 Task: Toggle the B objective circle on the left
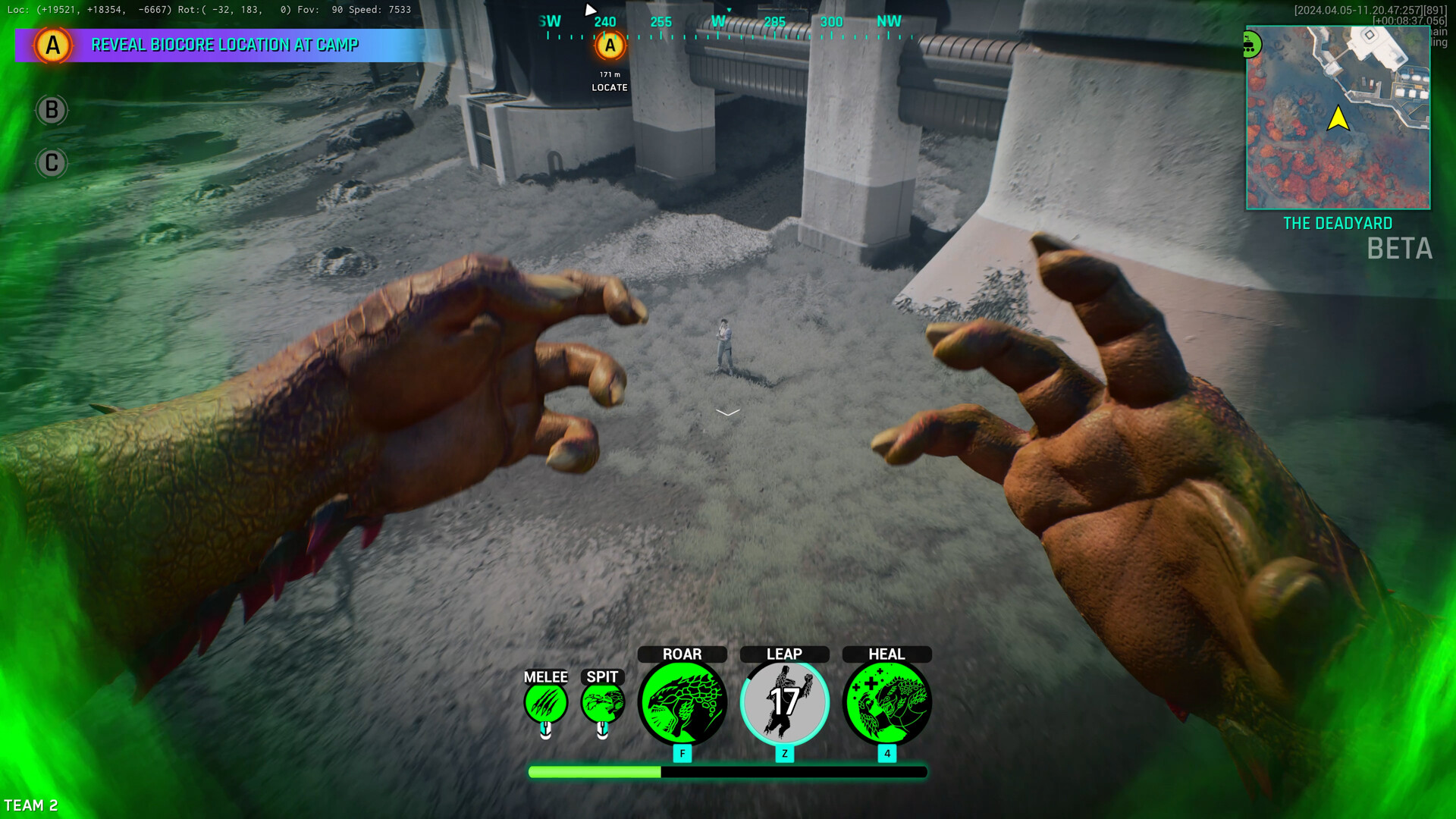(x=52, y=109)
